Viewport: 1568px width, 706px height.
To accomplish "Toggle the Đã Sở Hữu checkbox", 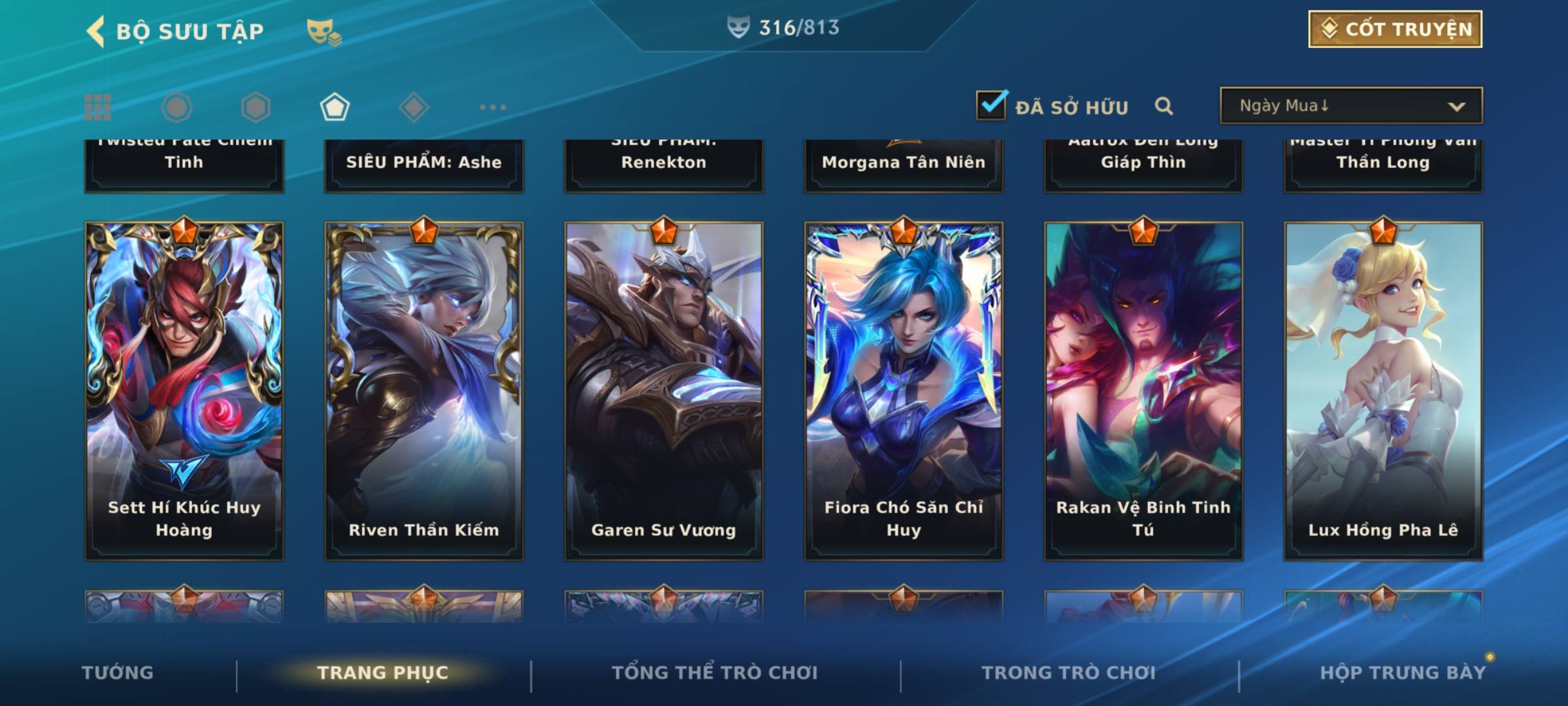I will pyautogui.click(x=991, y=105).
